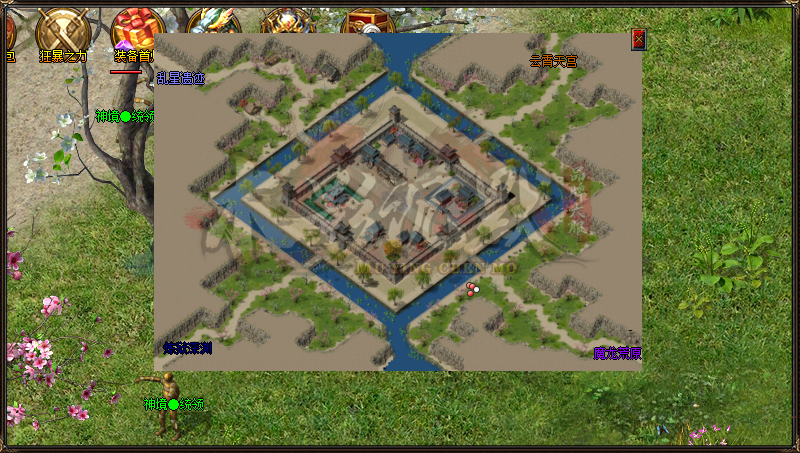Close the world map window

point(638,39)
